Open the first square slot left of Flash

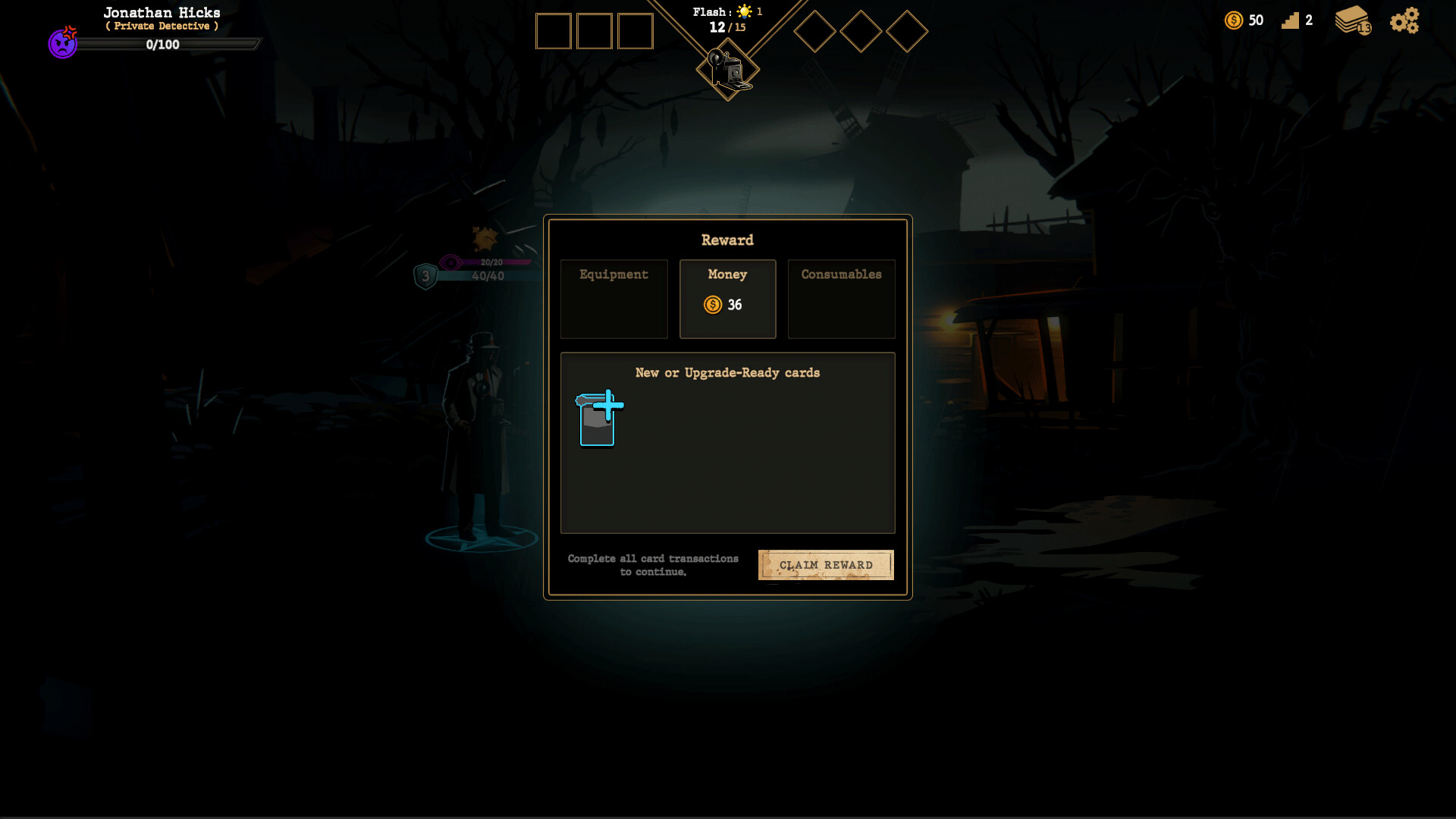[554, 31]
